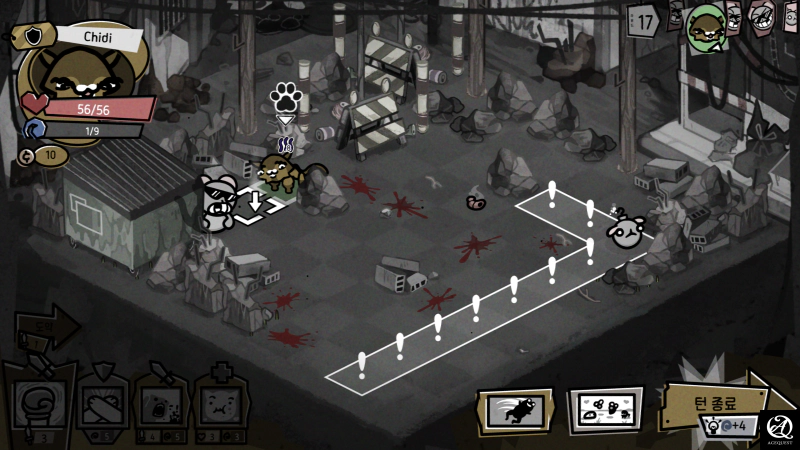The image size is (800, 450).
Task: Click the turn counter badge showing 17
Action: click(645, 20)
